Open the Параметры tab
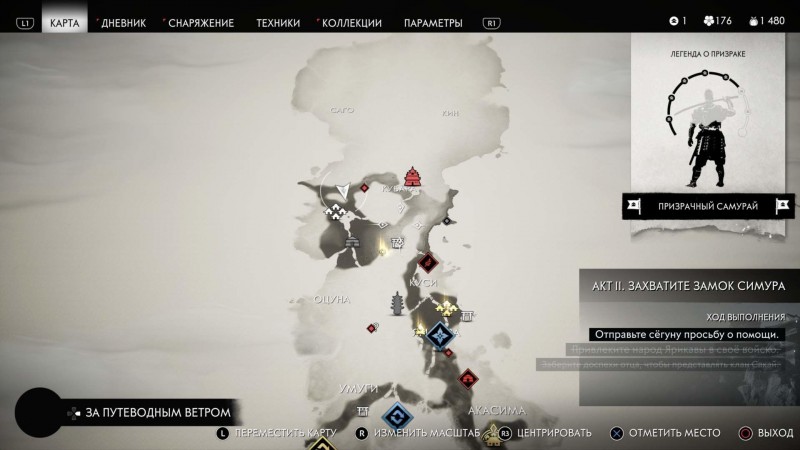 (433, 22)
